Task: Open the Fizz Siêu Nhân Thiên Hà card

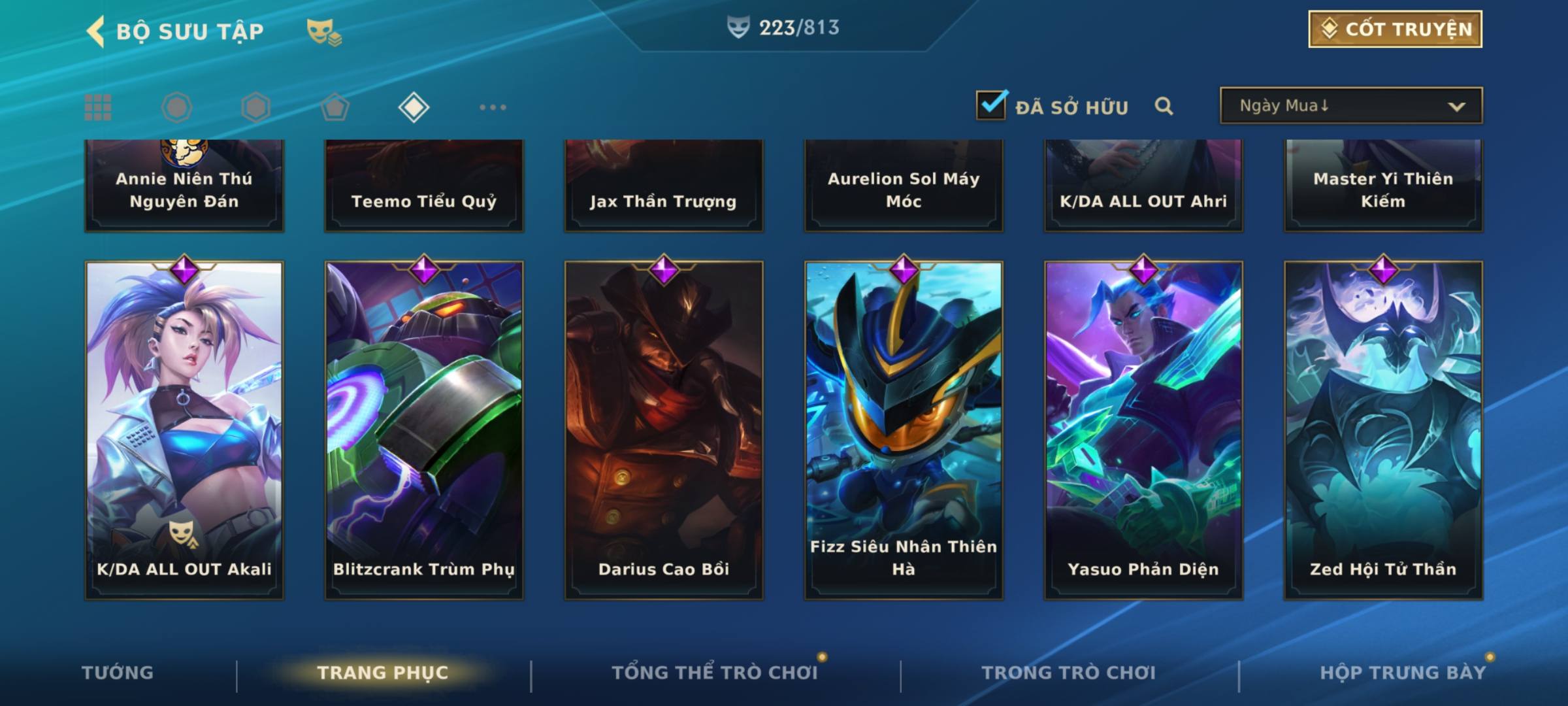Action: click(904, 430)
